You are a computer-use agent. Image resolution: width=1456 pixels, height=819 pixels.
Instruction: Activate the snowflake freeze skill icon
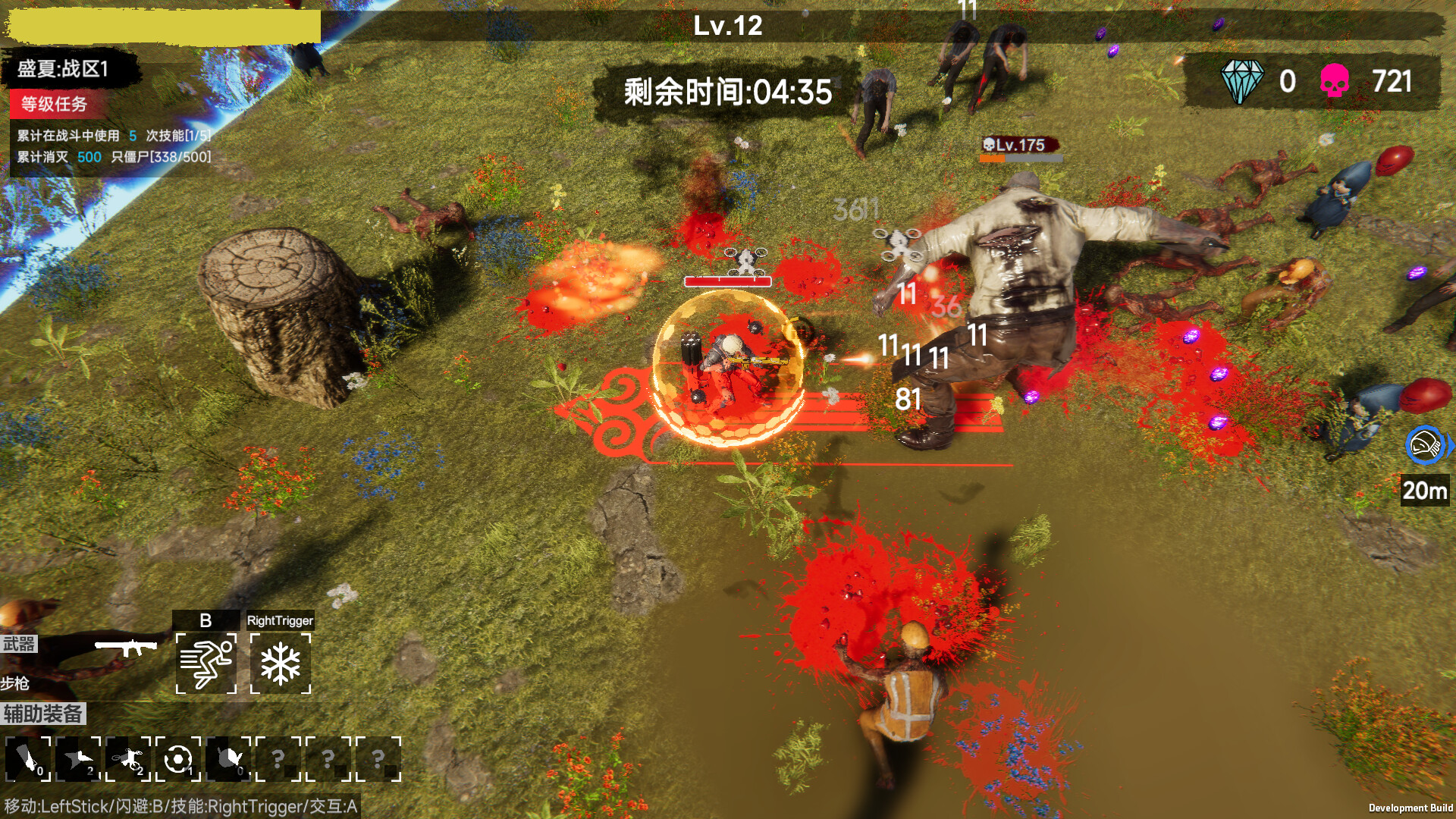click(x=282, y=663)
